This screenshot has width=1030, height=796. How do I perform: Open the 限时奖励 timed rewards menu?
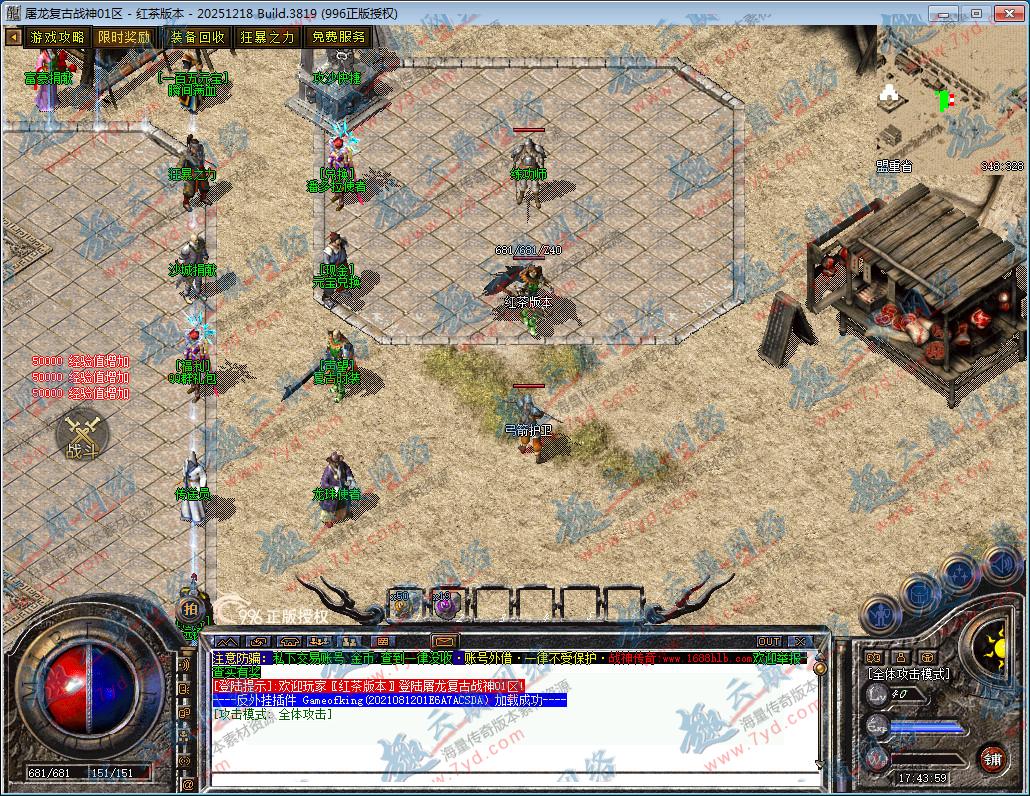pyautogui.click(x=125, y=37)
